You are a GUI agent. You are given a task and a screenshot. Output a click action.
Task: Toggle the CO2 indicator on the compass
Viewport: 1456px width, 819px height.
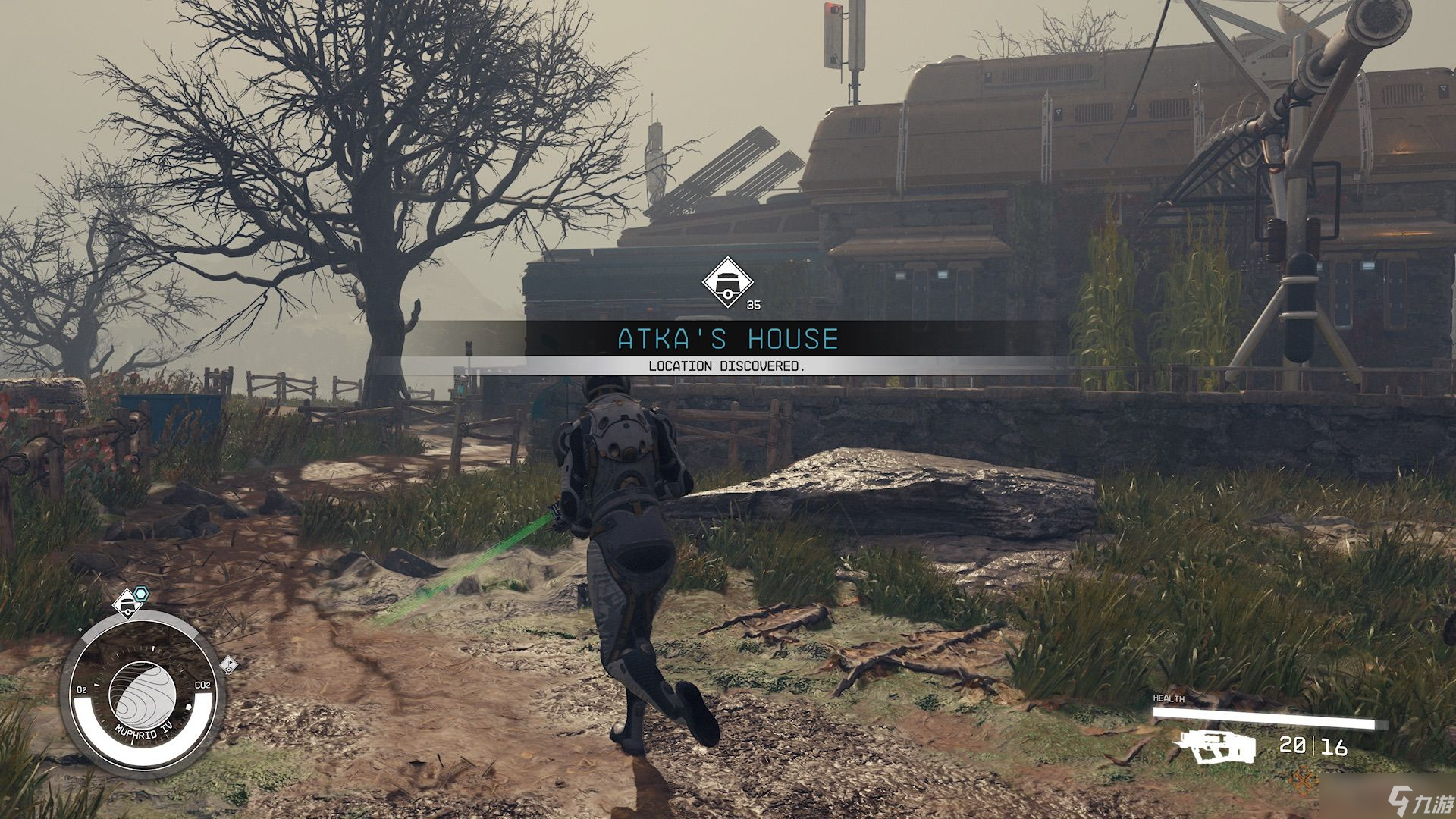[x=202, y=683]
